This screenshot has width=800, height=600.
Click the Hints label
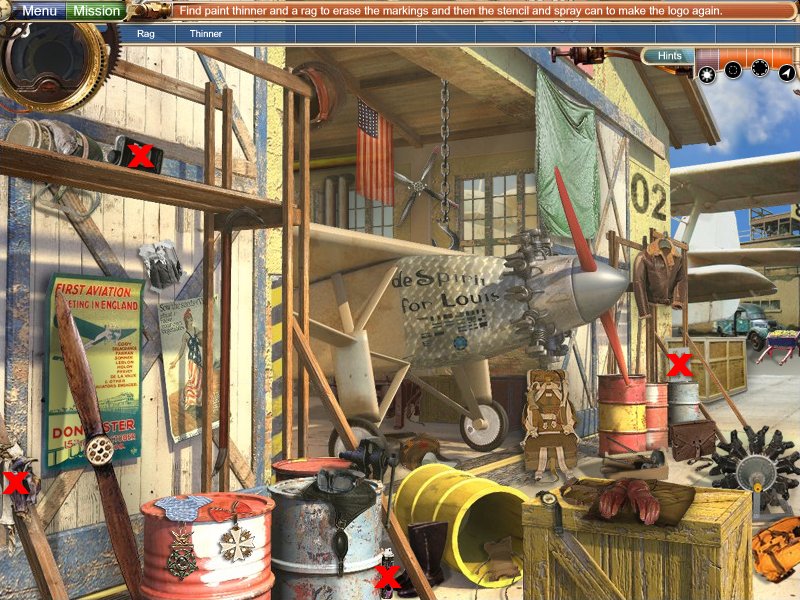(x=670, y=56)
